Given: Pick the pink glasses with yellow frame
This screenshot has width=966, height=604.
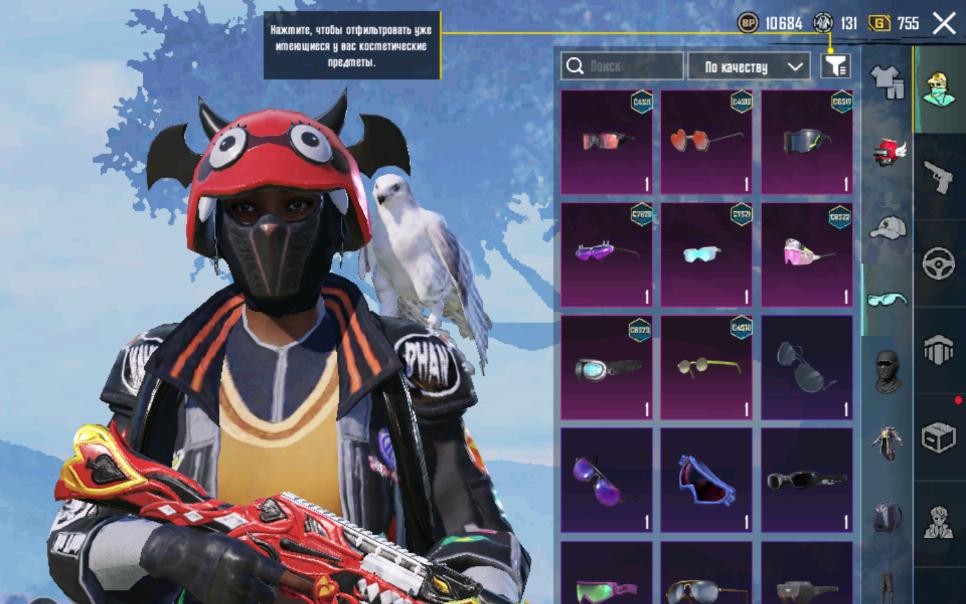Looking at the screenshot, I should coord(807,254).
